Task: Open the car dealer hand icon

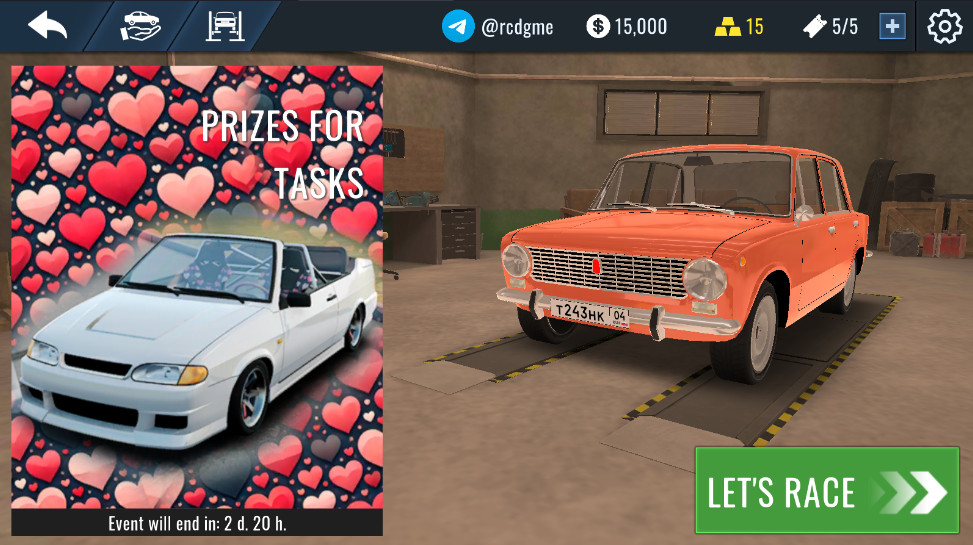Action: click(x=141, y=25)
